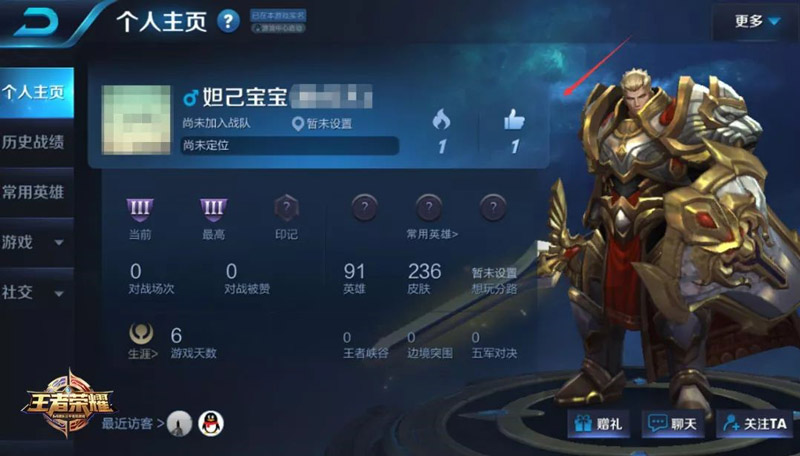This screenshot has width=800, height=456.
Task: Open the 常用英雄 details link
Action: [x=432, y=234]
